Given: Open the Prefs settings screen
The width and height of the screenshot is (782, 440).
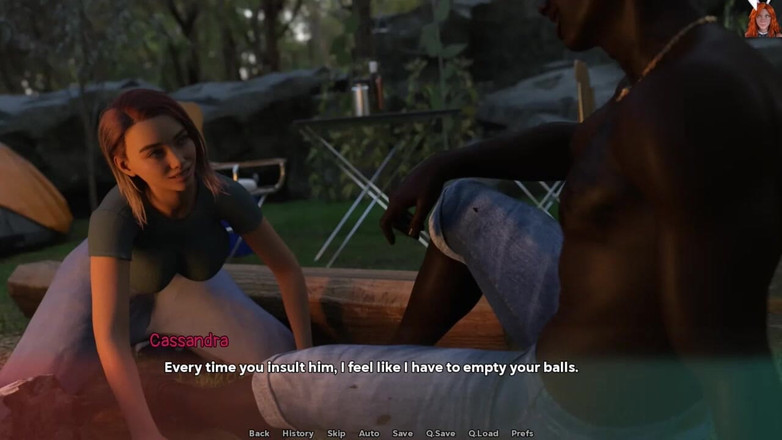Looking at the screenshot, I should [522, 433].
